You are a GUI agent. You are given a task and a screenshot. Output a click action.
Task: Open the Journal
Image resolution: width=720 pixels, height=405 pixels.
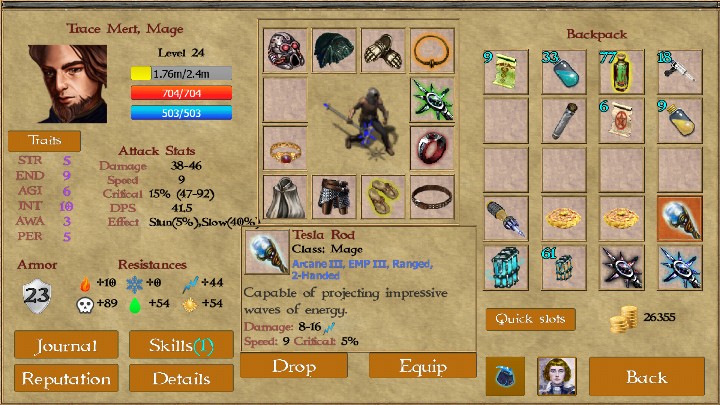pyautogui.click(x=66, y=345)
